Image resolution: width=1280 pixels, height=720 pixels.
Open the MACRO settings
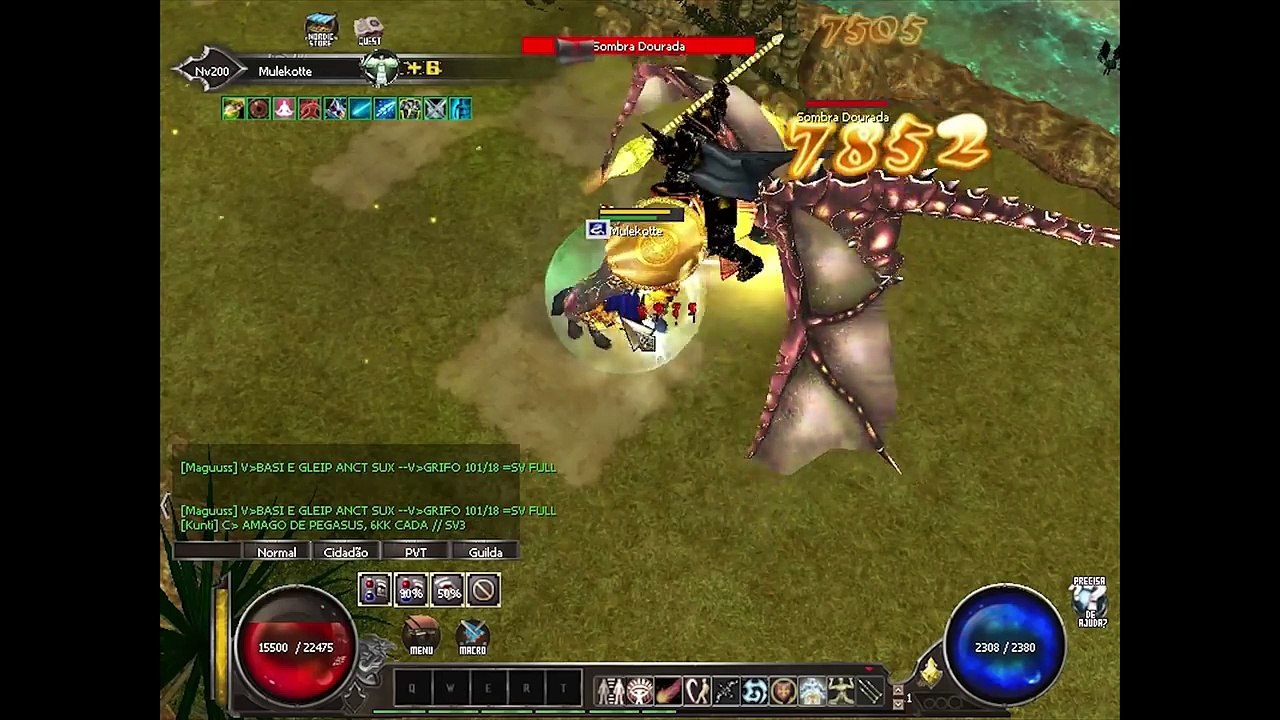point(472,635)
